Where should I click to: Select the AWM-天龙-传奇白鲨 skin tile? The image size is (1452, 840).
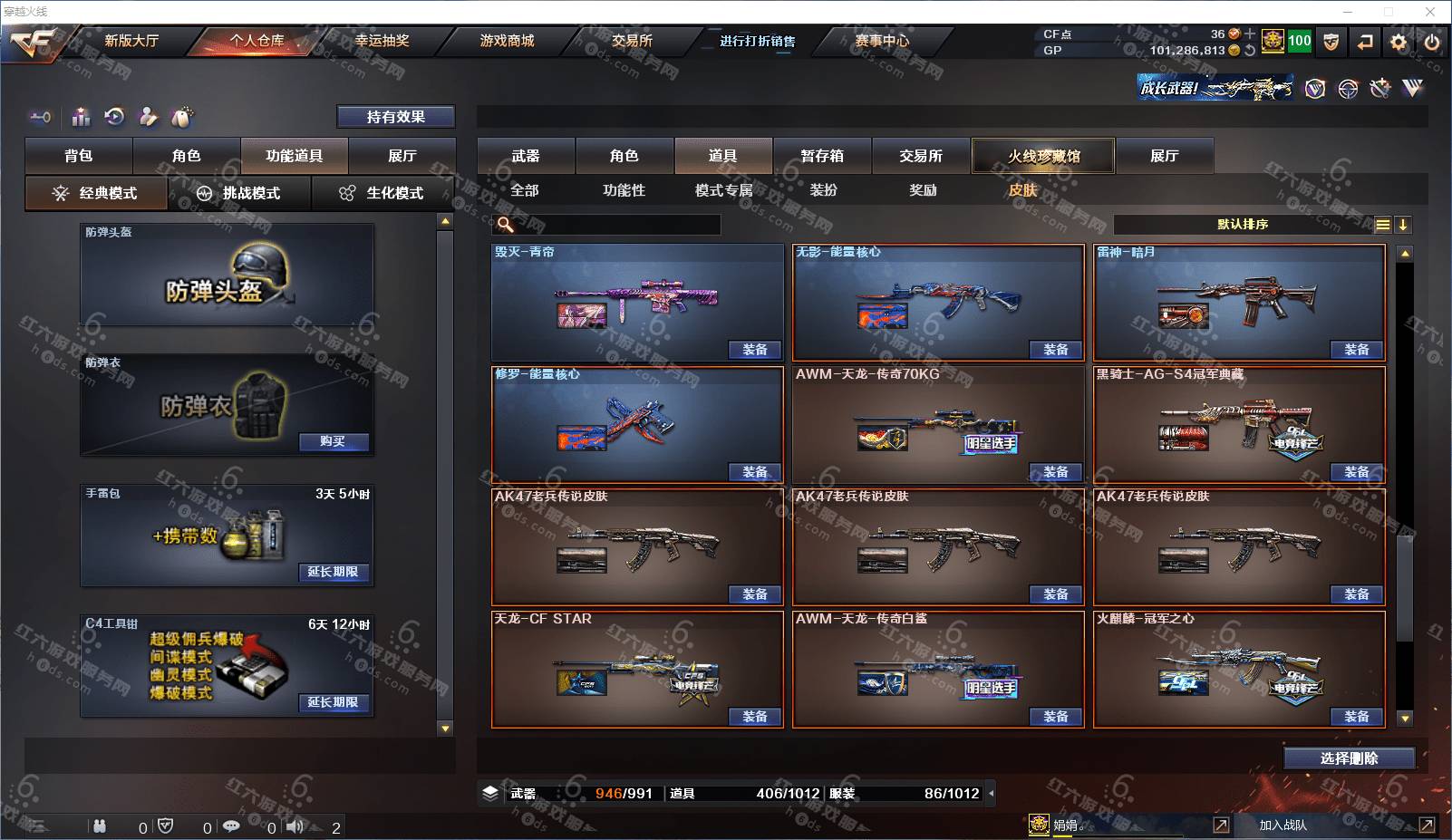coord(938,669)
